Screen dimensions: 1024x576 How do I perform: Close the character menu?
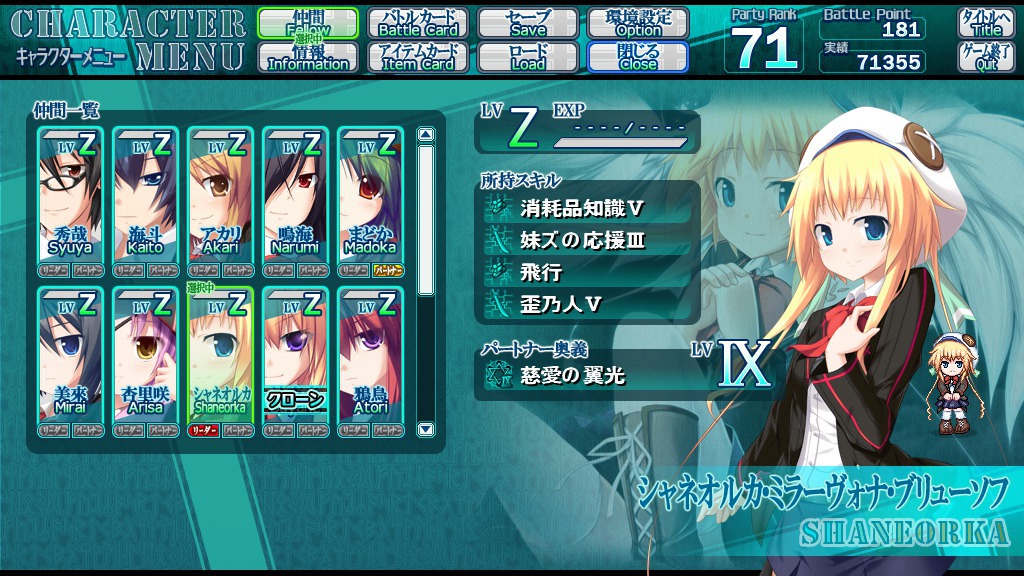[x=638, y=57]
